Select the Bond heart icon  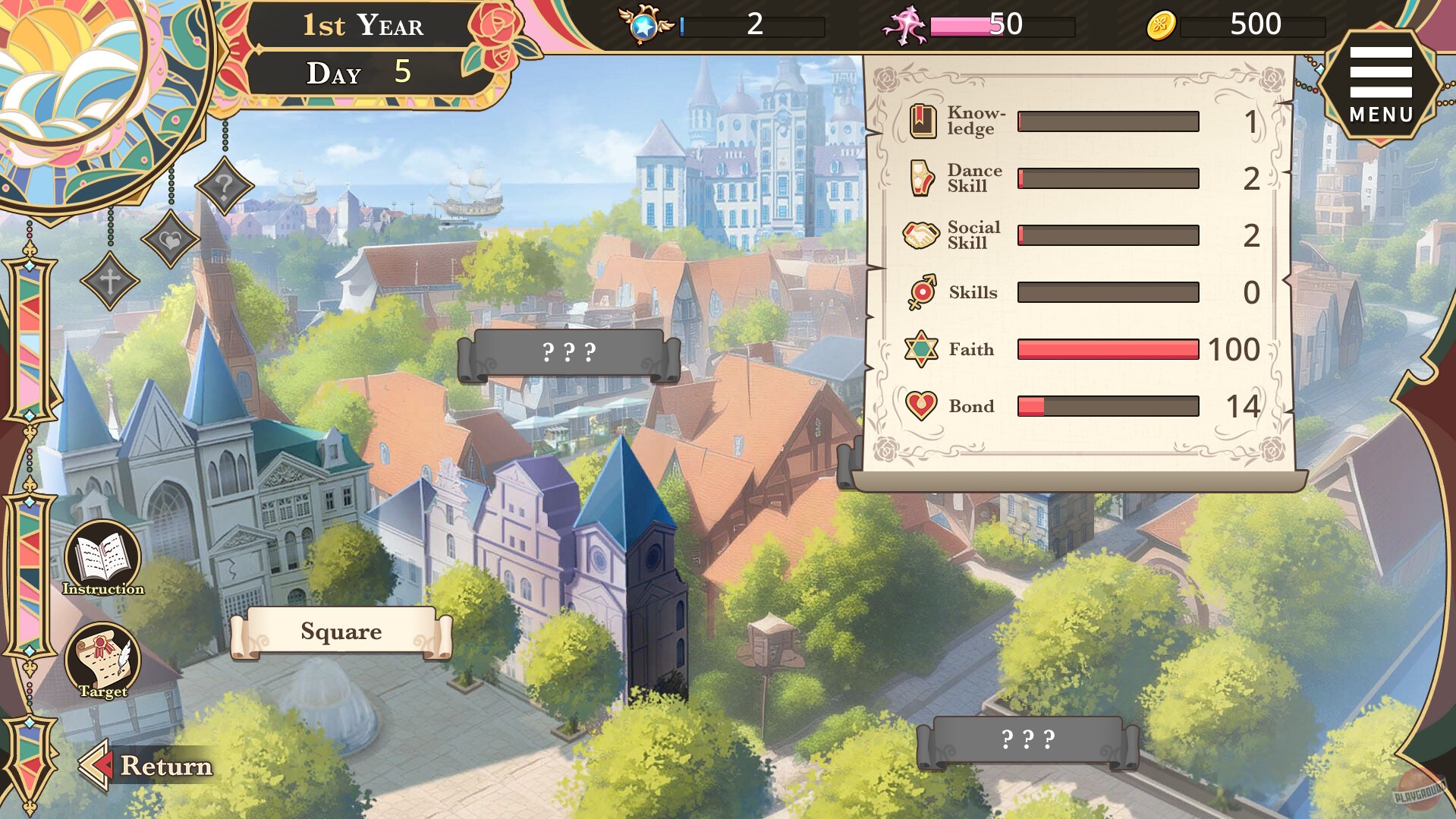(x=920, y=406)
